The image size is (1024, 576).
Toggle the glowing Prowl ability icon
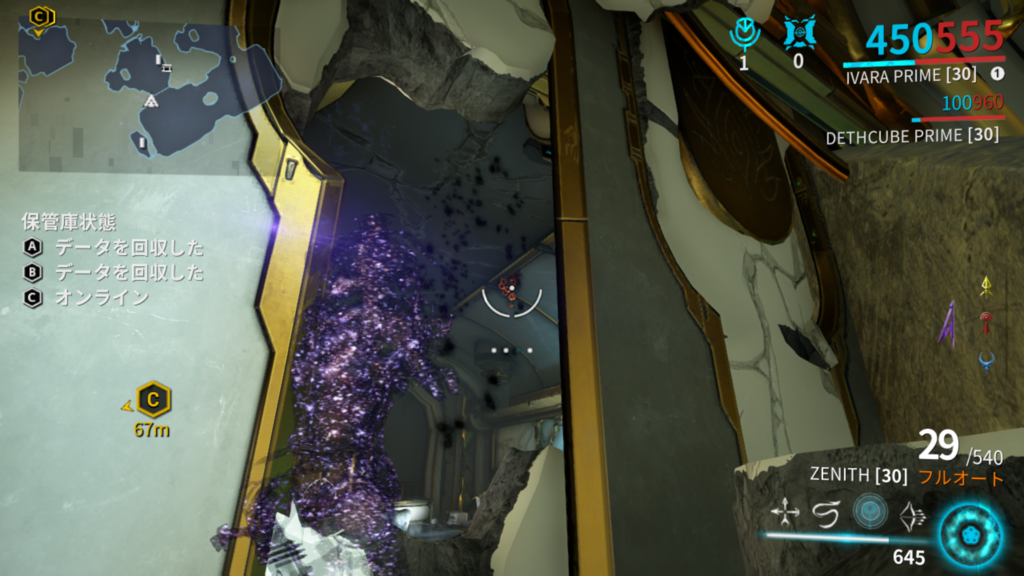(870, 512)
